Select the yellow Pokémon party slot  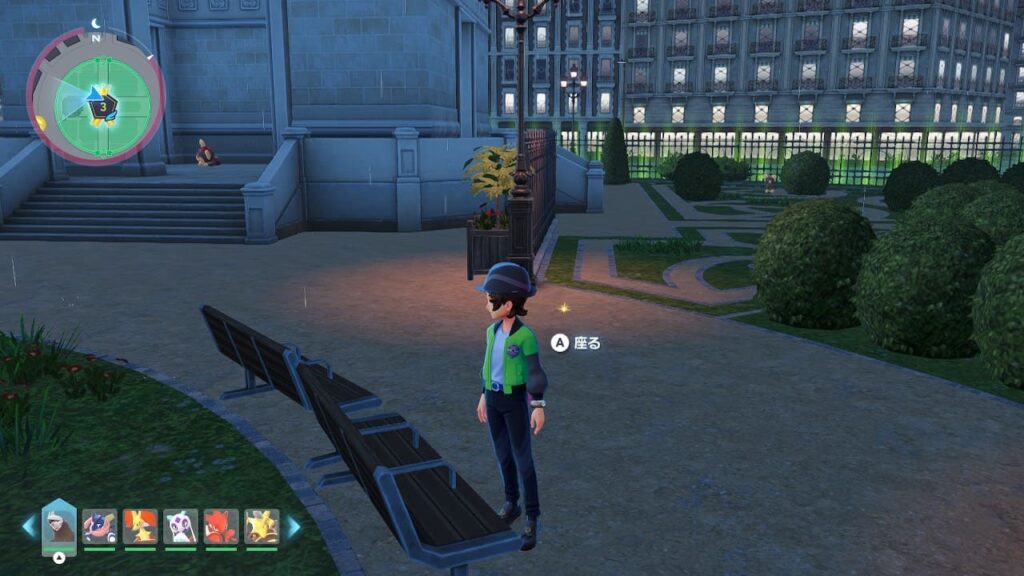[x=262, y=526]
